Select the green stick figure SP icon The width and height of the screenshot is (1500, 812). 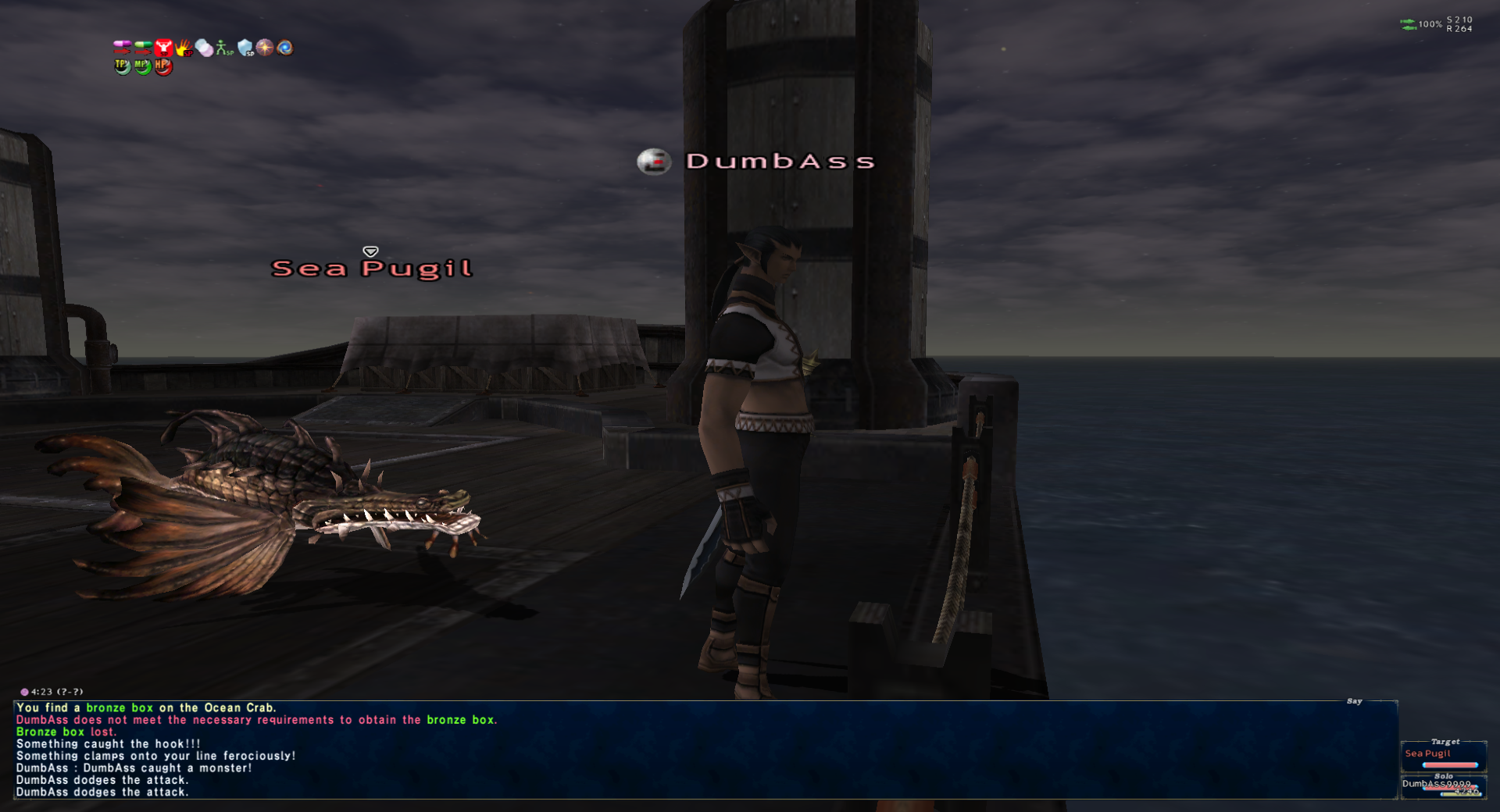tap(225, 48)
